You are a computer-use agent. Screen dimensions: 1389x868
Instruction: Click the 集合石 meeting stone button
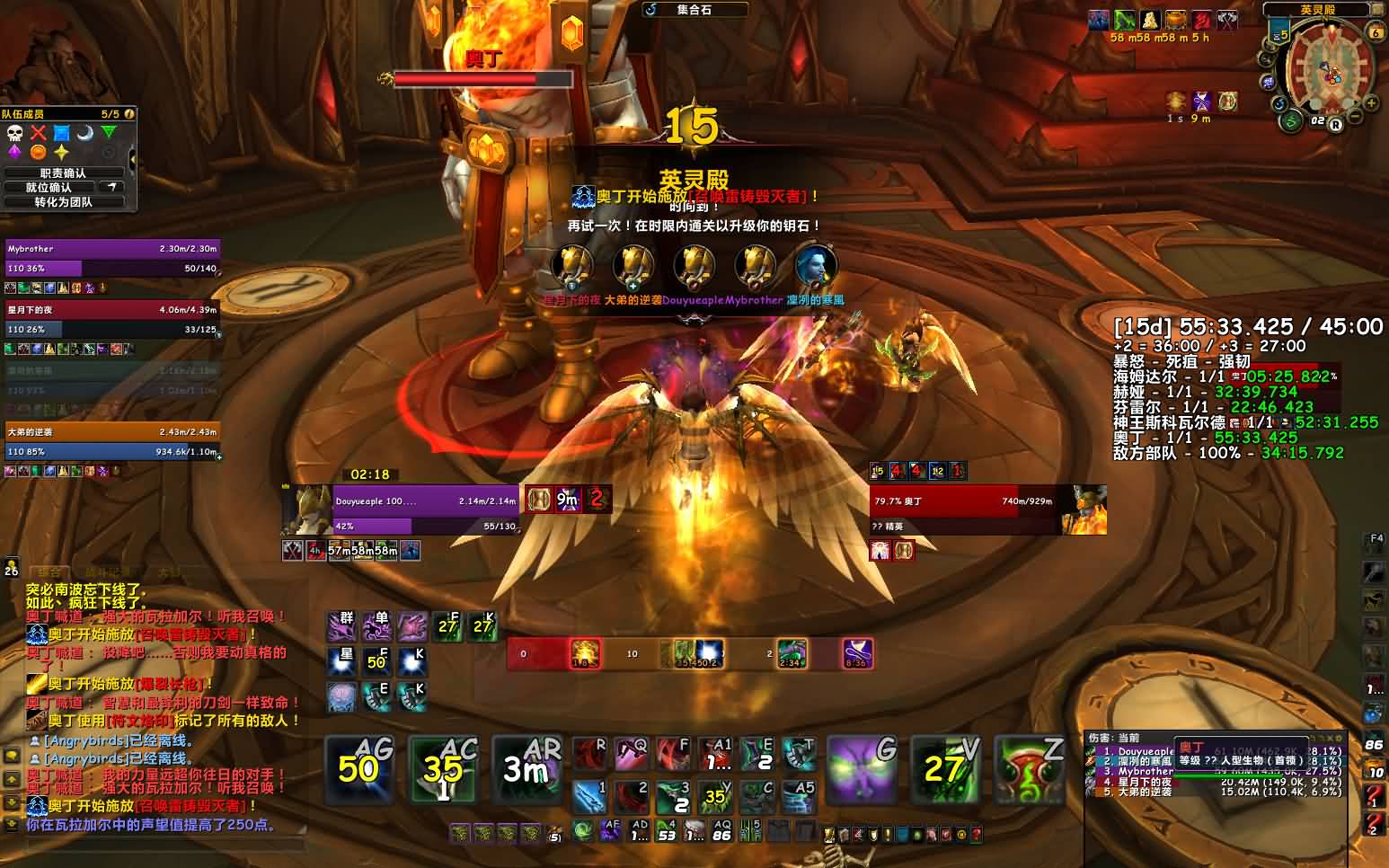click(x=695, y=10)
